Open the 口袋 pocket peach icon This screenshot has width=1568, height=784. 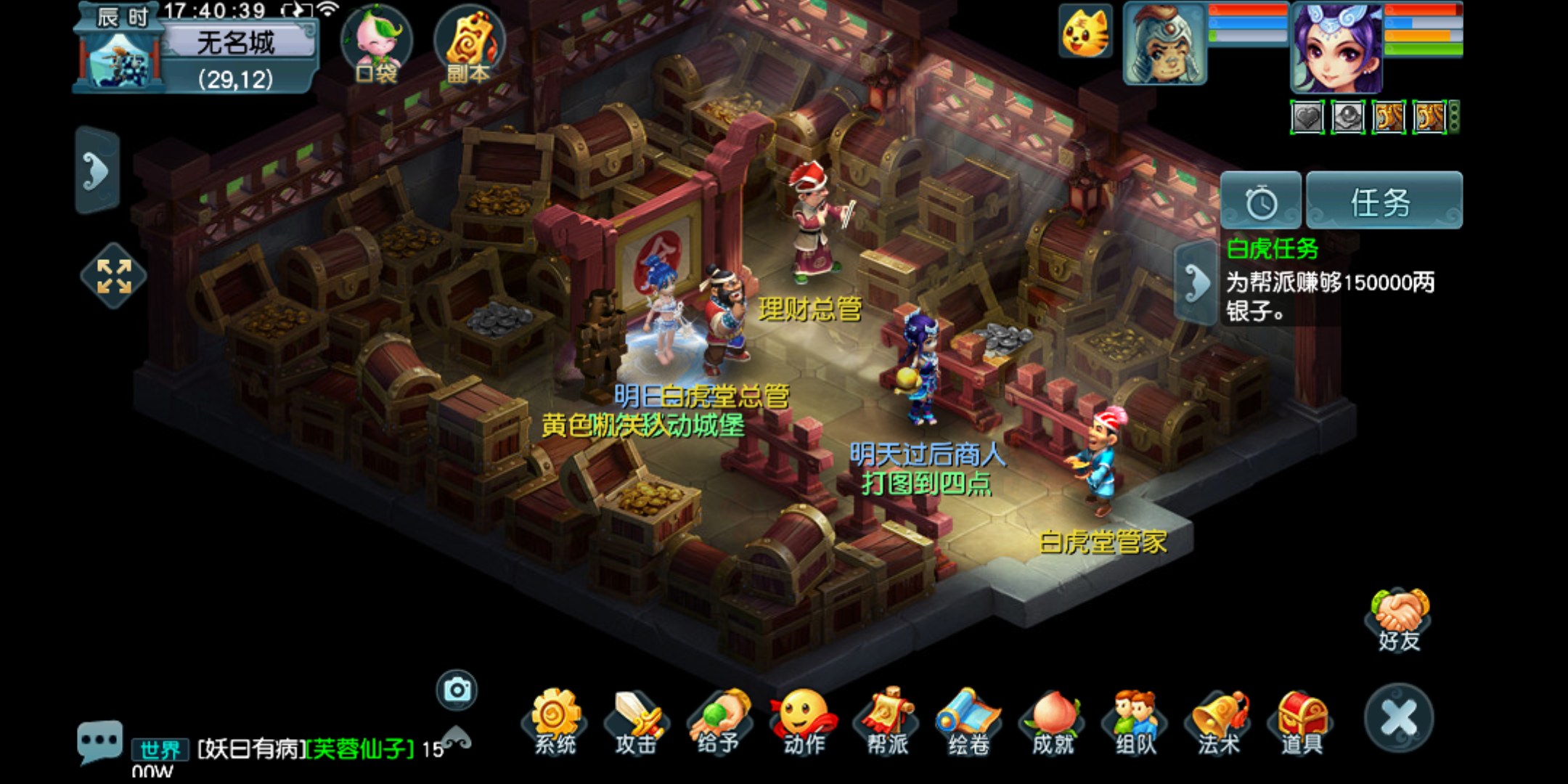click(376, 44)
